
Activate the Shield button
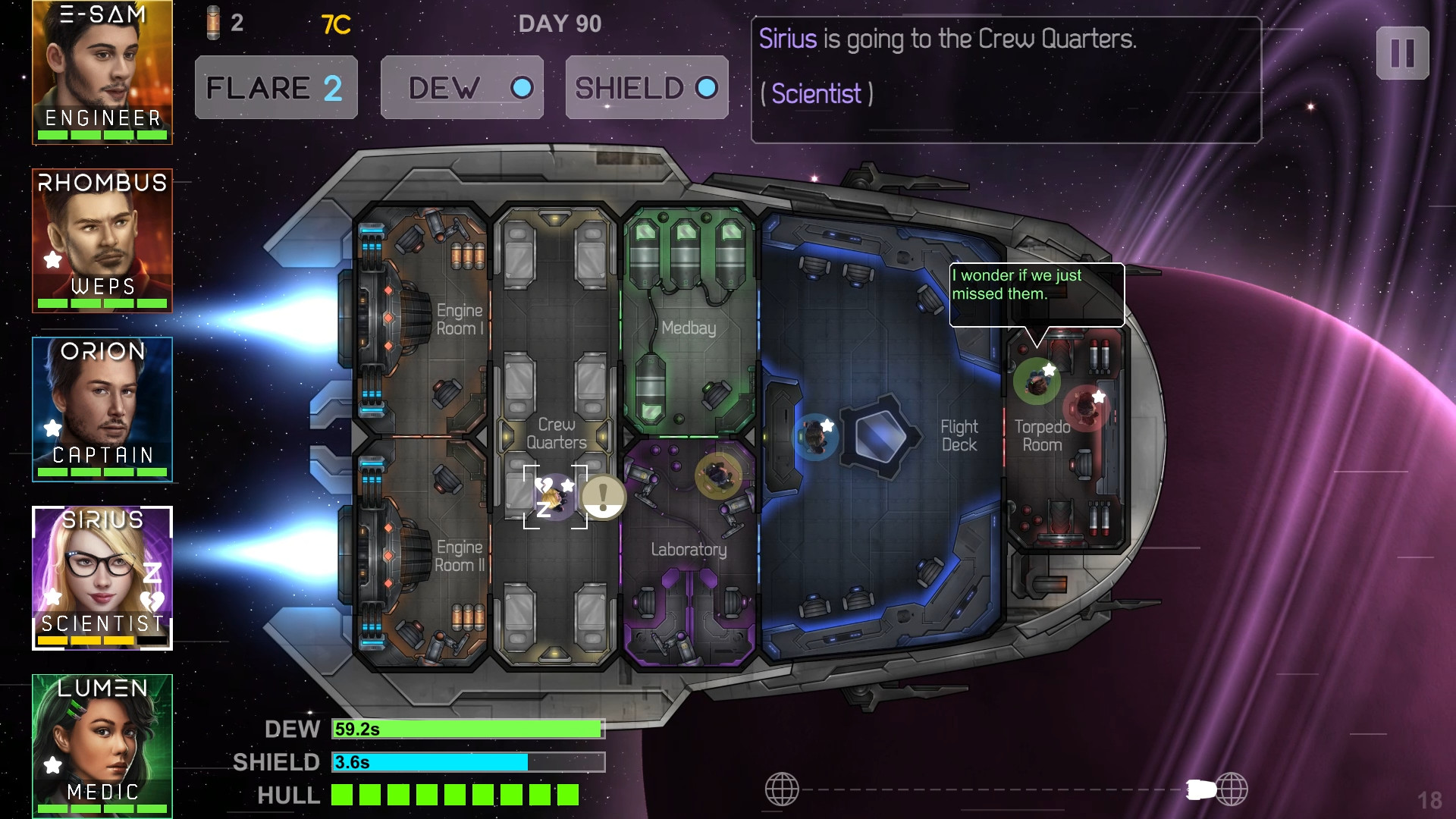(x=647, y=87)
